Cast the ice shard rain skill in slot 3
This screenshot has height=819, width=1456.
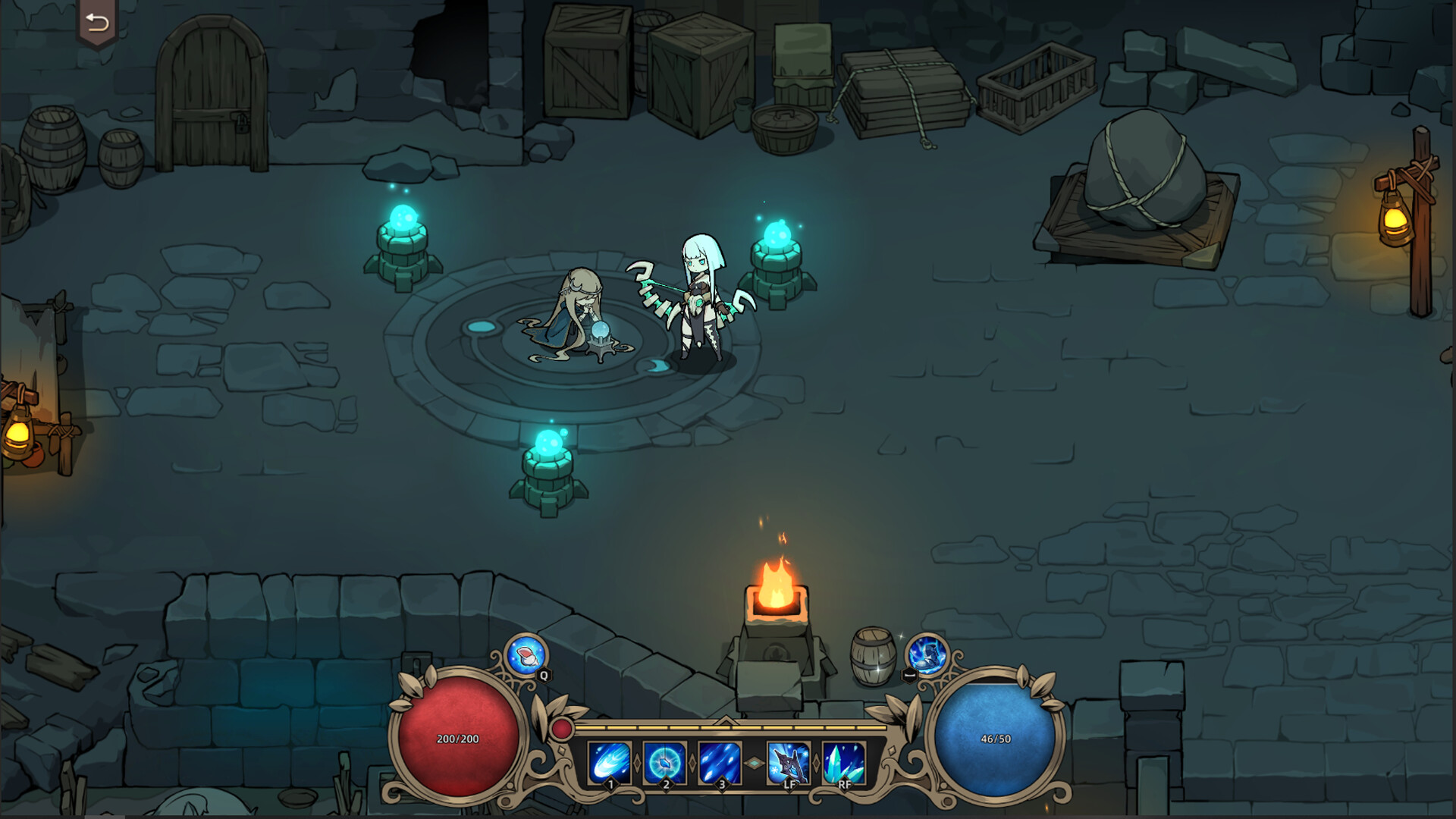coord(720,762)
